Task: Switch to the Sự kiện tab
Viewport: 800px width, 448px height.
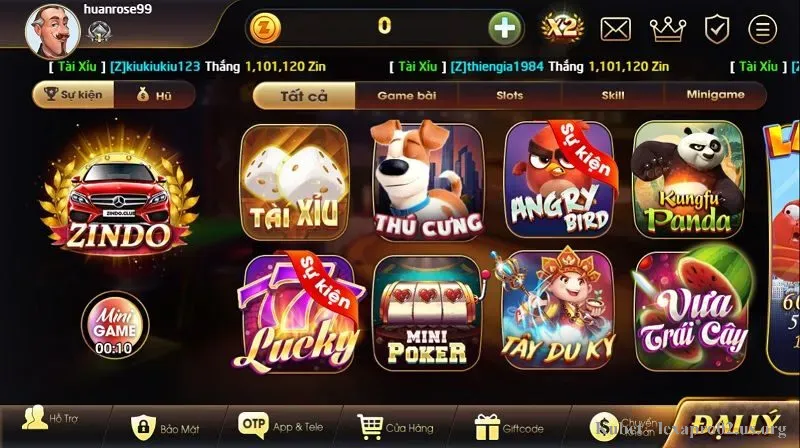Action: [71, 95]
